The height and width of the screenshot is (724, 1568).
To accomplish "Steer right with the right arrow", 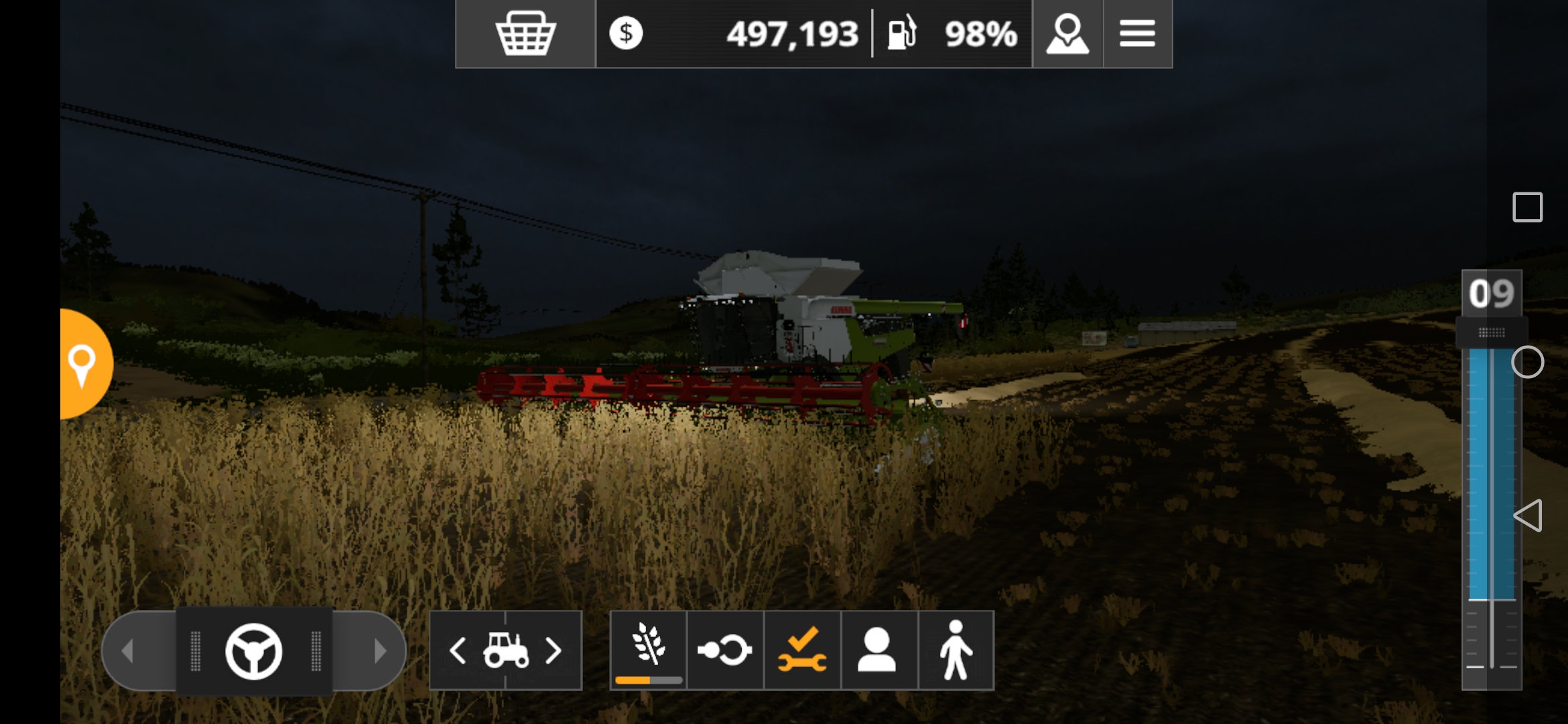I will pyautogui.click(x=380, y=650).
